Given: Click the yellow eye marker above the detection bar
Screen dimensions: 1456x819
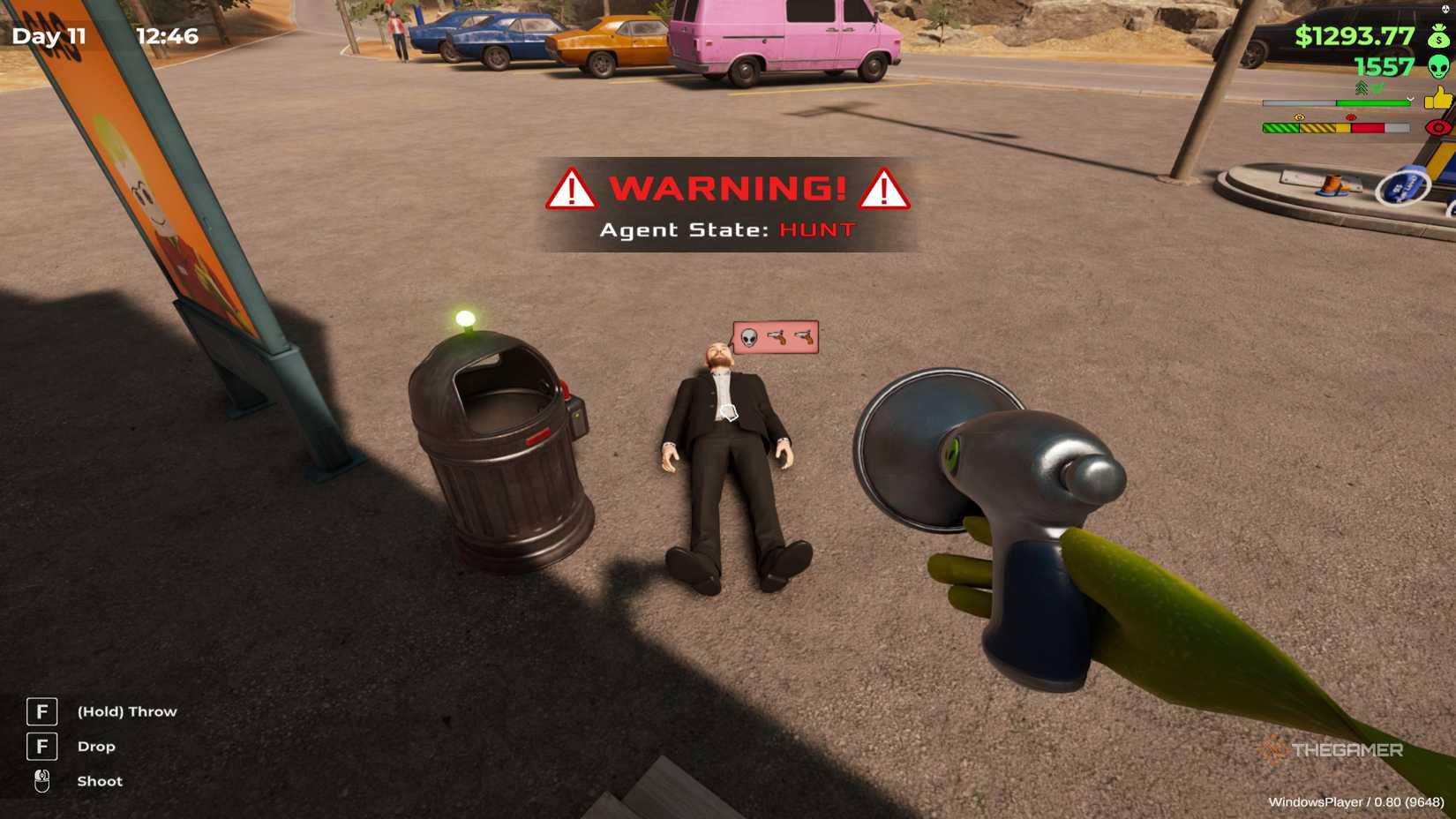Looking at the screenshot, I should click(1299, 116).
